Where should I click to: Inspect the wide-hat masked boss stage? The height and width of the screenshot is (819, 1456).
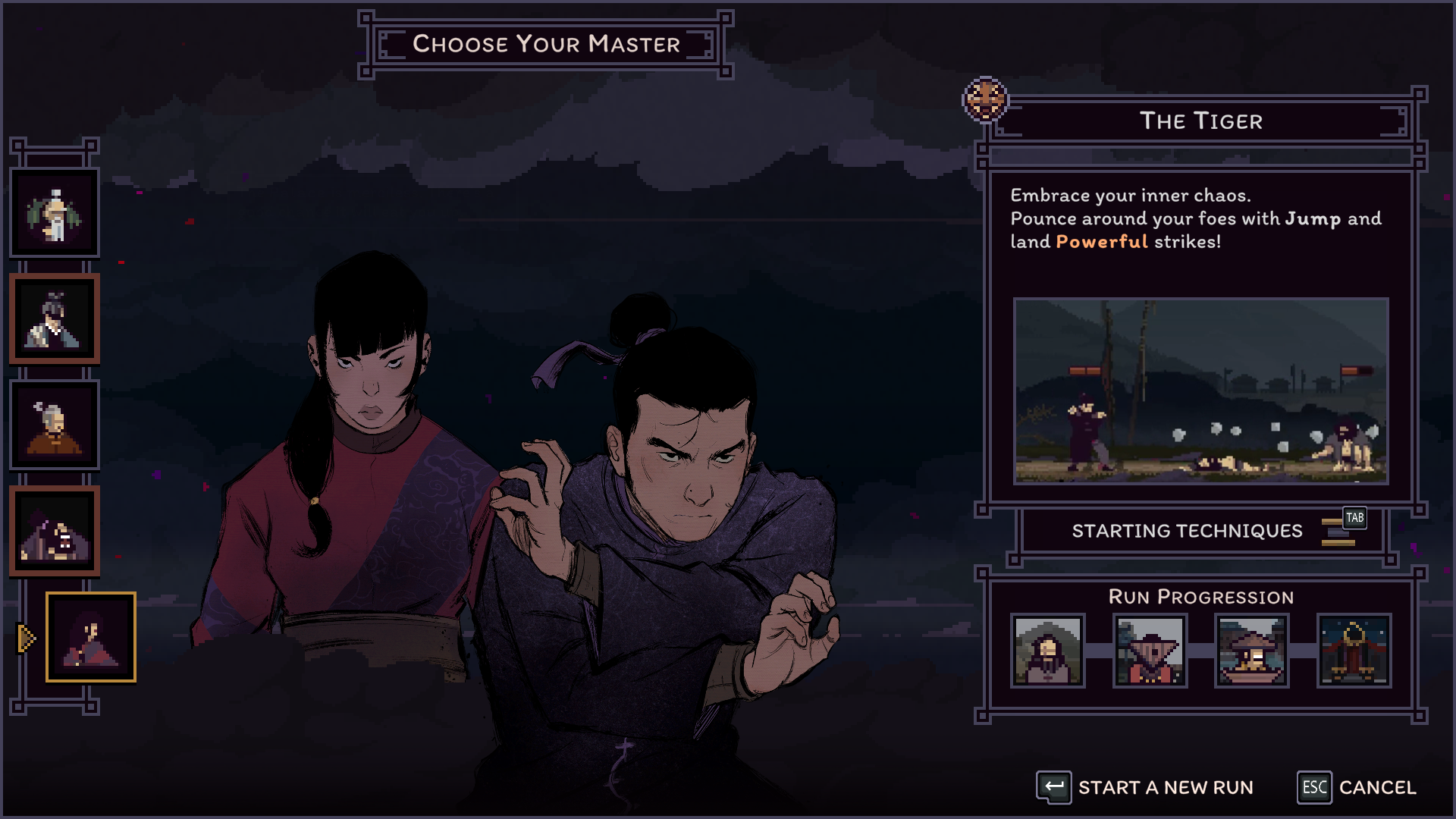click(x=1150, y=651)
